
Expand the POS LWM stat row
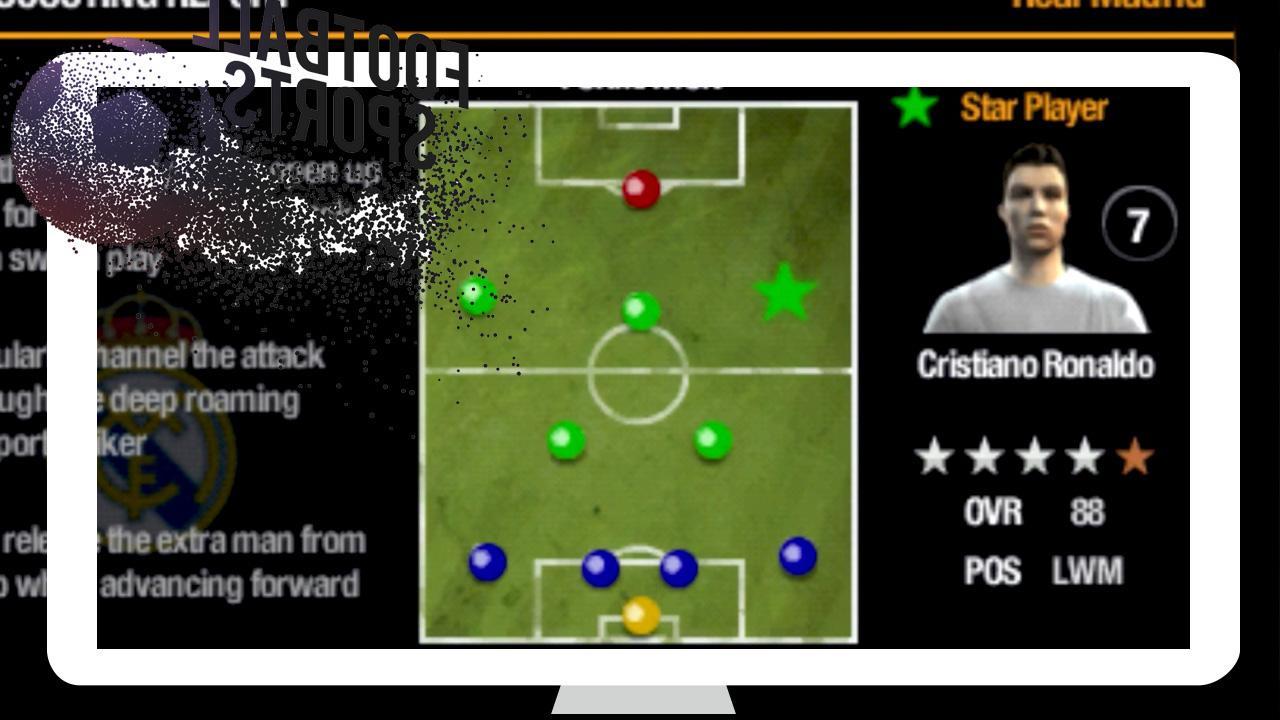[x=1035, y=570]
